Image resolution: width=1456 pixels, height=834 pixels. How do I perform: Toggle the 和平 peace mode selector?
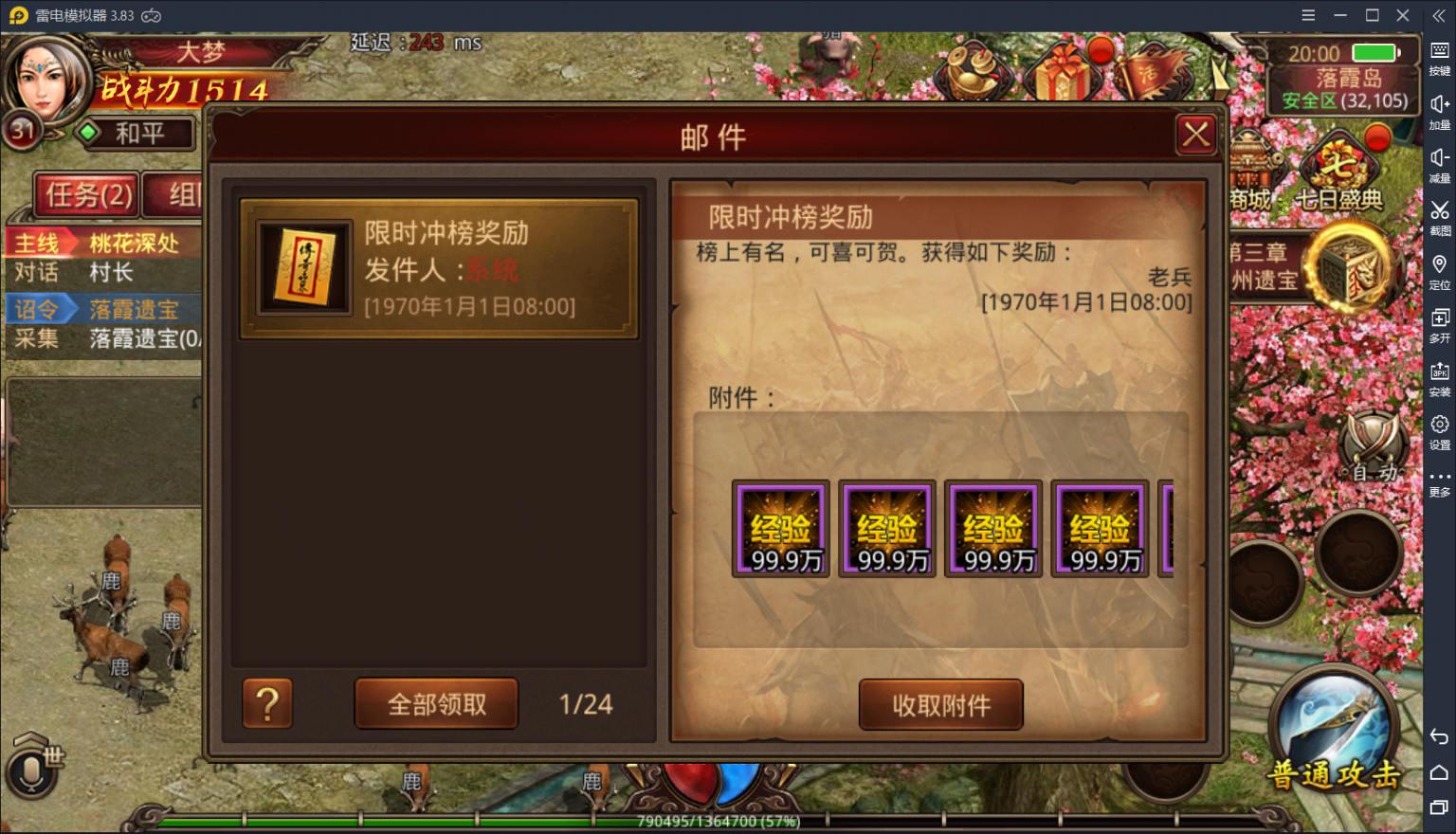click(140, 134)
